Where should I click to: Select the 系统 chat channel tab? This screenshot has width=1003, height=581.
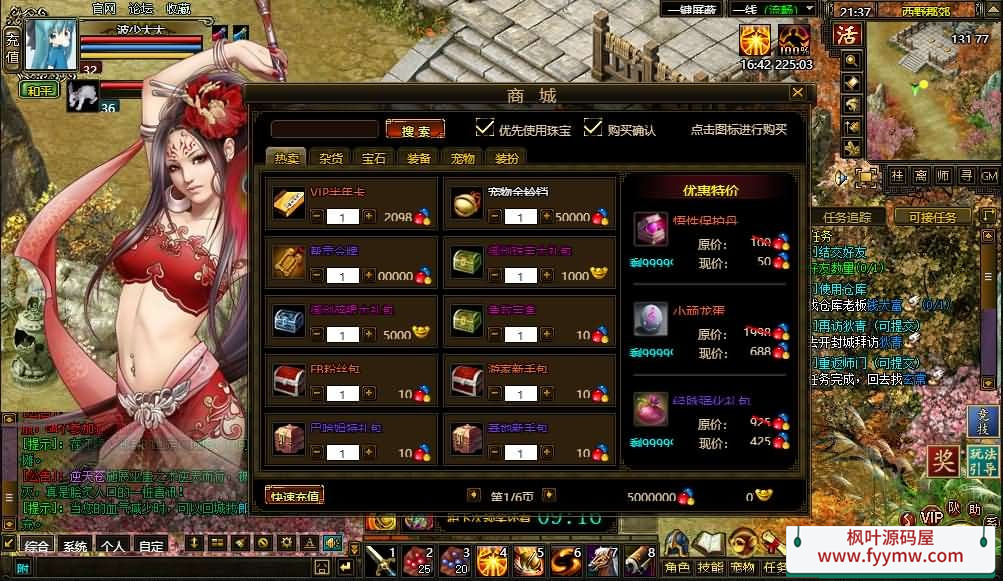pos(75,546)
